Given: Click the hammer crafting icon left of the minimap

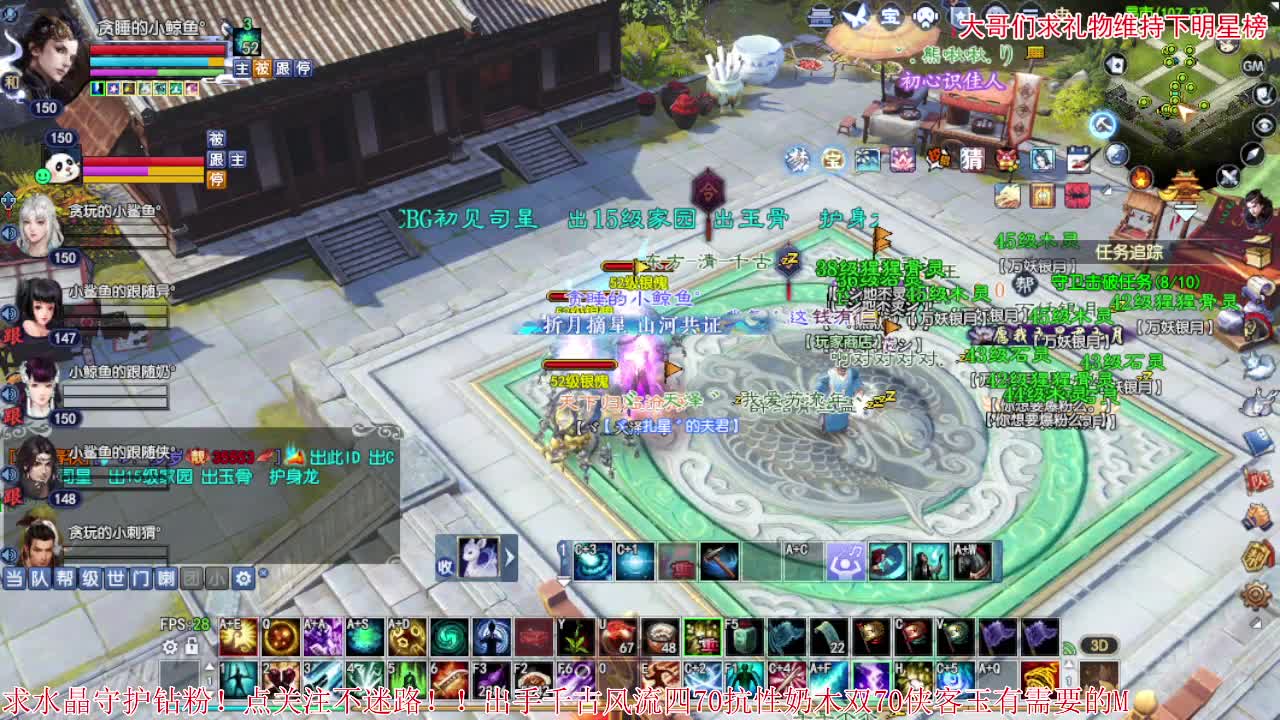Looking at the screenshot, I should coord(1101,125).
